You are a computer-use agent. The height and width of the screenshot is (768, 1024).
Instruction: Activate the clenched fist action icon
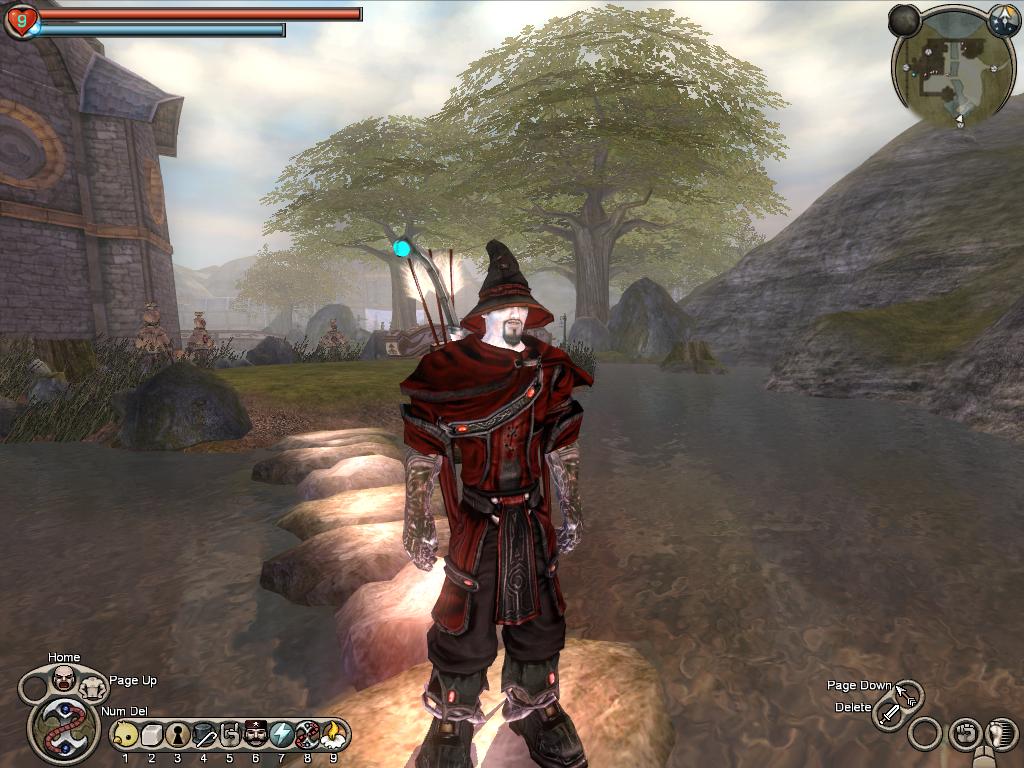tap(963, 735)
